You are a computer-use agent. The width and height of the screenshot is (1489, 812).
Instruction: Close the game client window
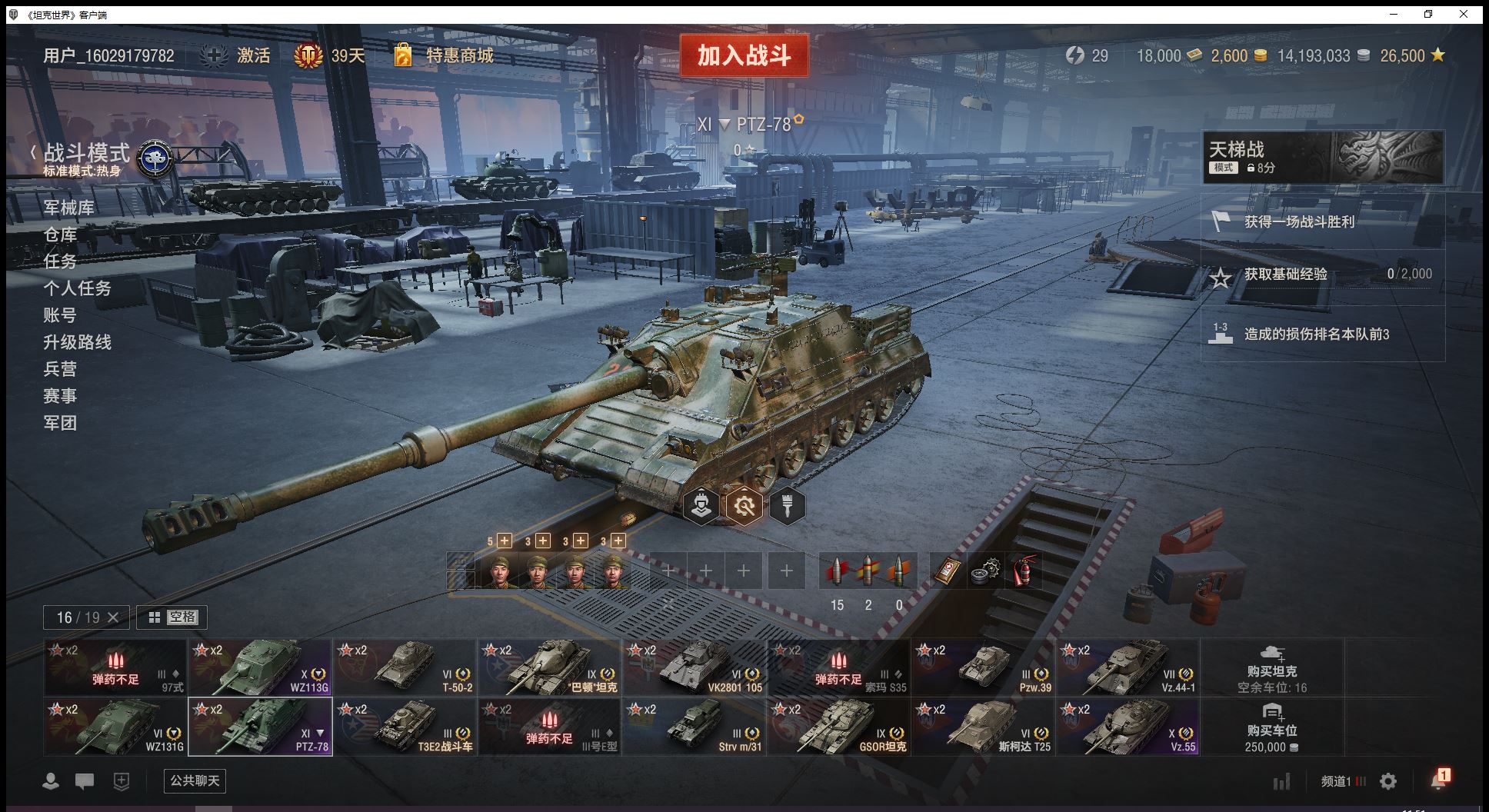(x=1464, y=14)
